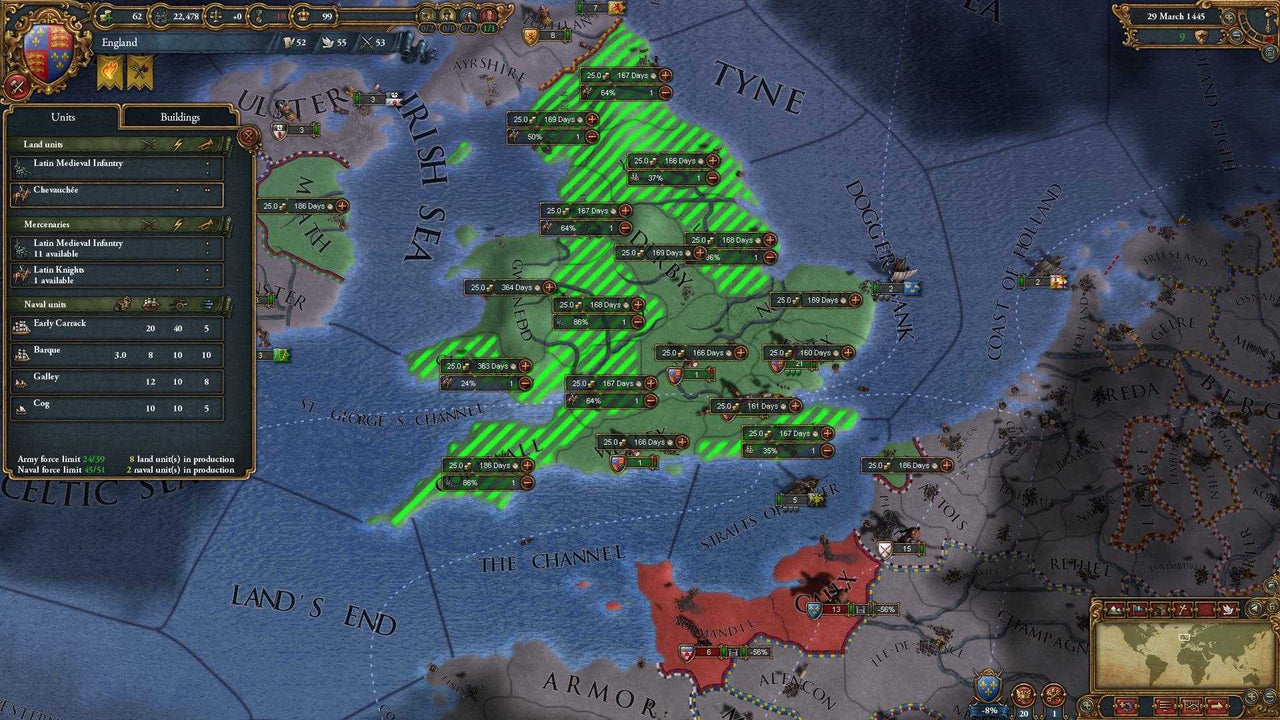1280x720 pixels.
Task: Close the unit production panel
Action: click(x=249, y=135)
